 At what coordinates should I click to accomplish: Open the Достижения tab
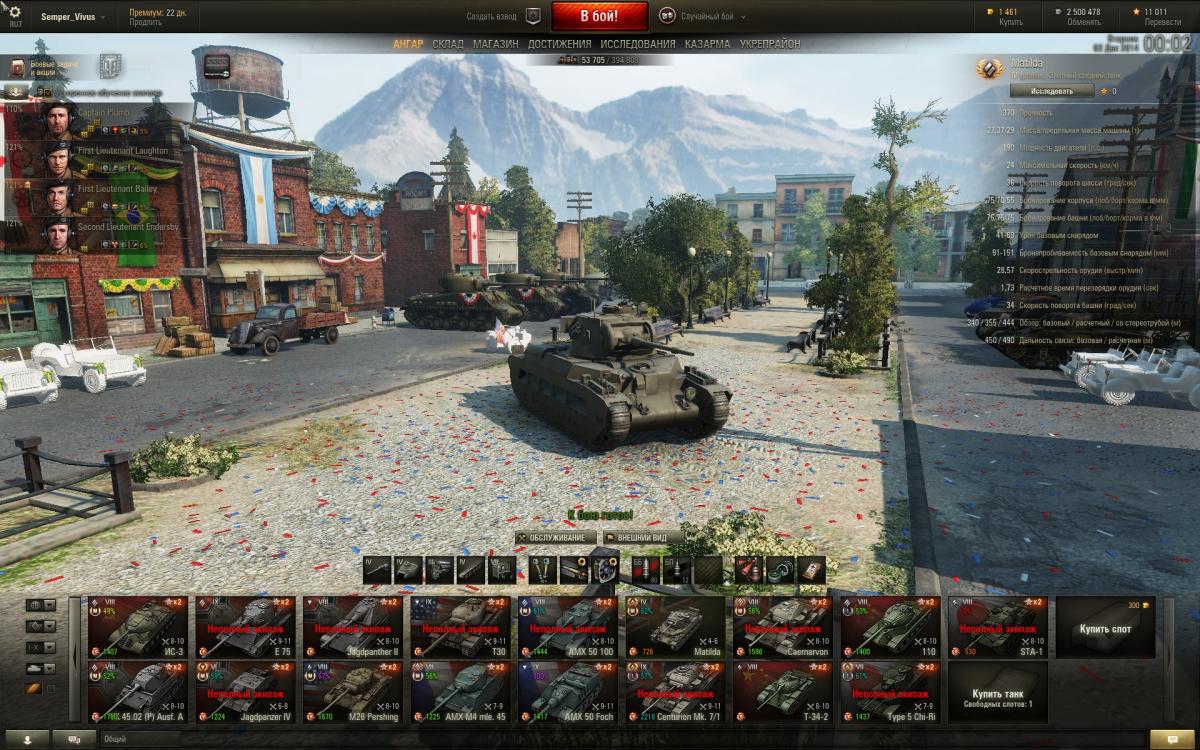pos(559,44)
